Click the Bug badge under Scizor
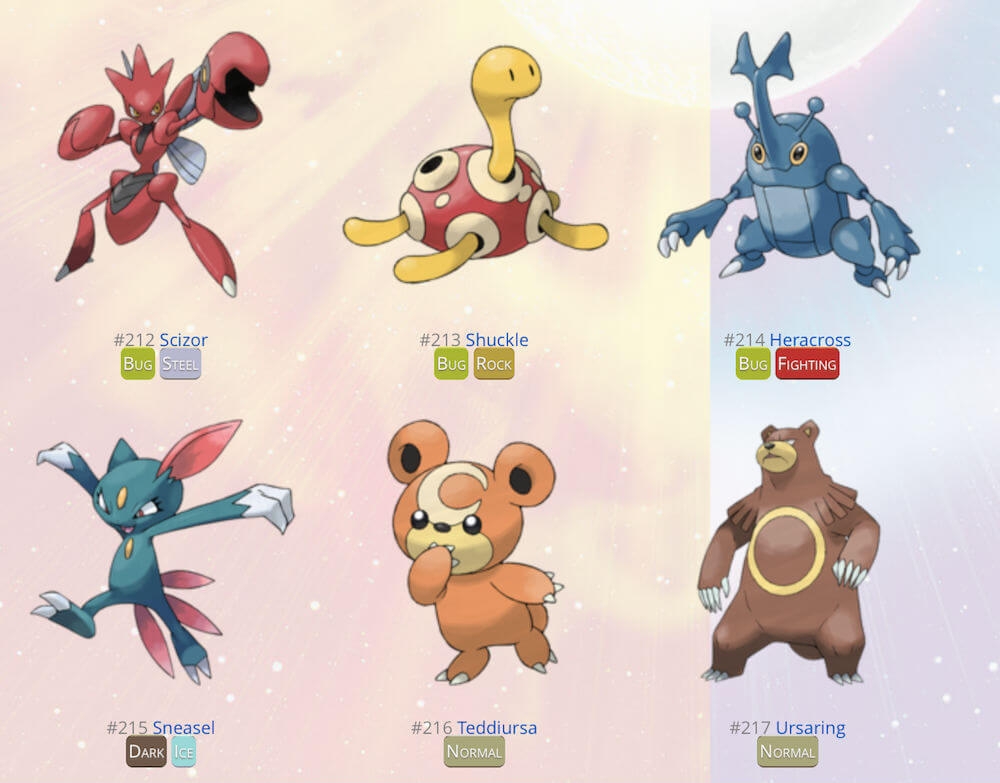 click(138, 364)
